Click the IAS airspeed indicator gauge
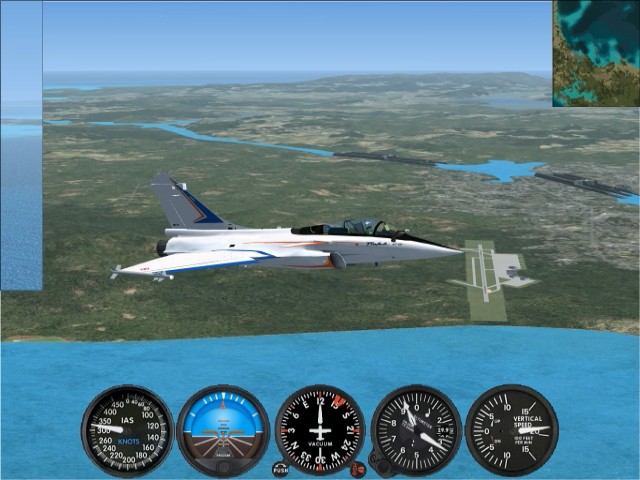Screen dimensions: 640x480 [127, 431]
